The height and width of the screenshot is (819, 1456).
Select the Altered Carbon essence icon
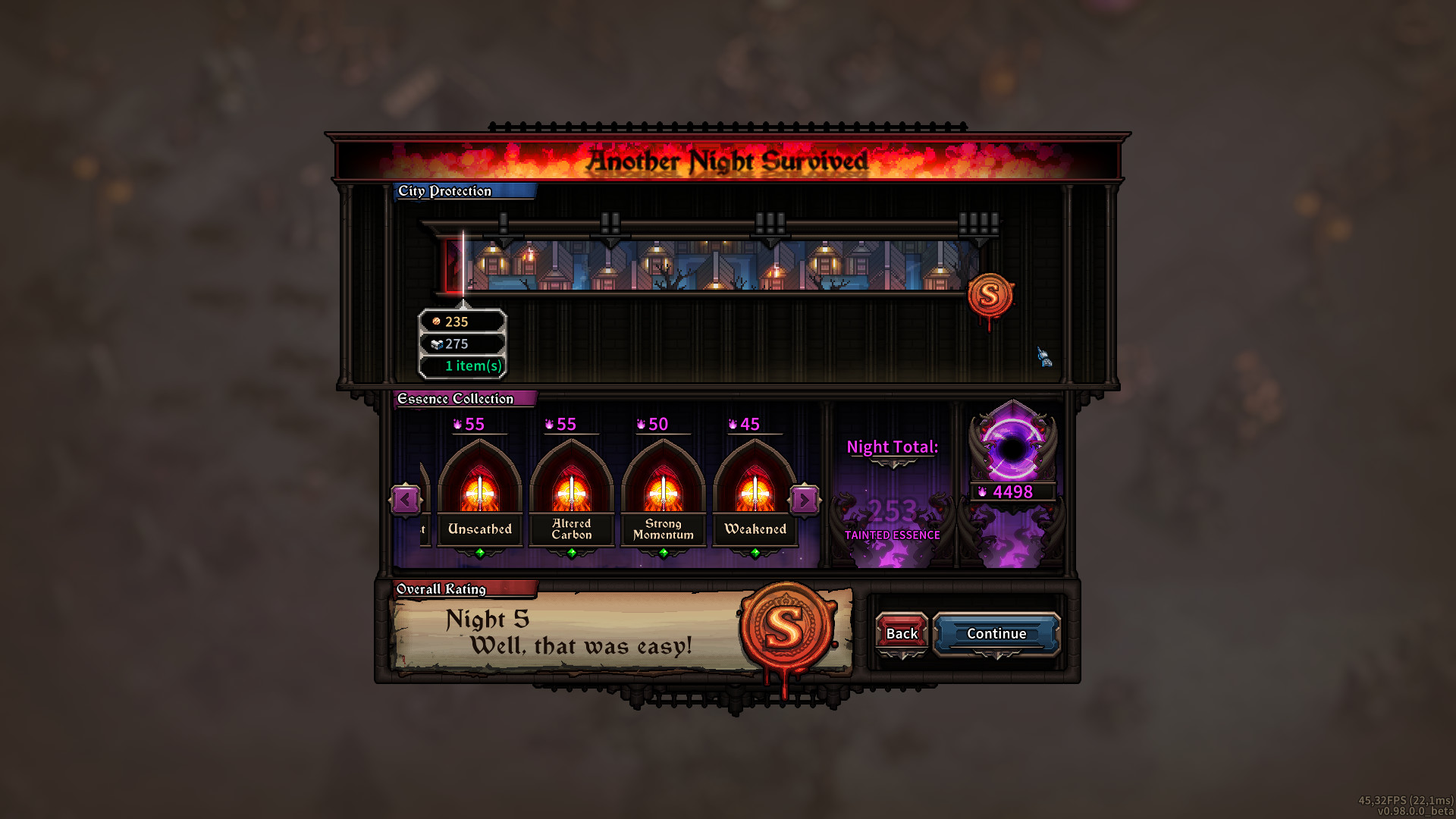(x=571, y=493)
